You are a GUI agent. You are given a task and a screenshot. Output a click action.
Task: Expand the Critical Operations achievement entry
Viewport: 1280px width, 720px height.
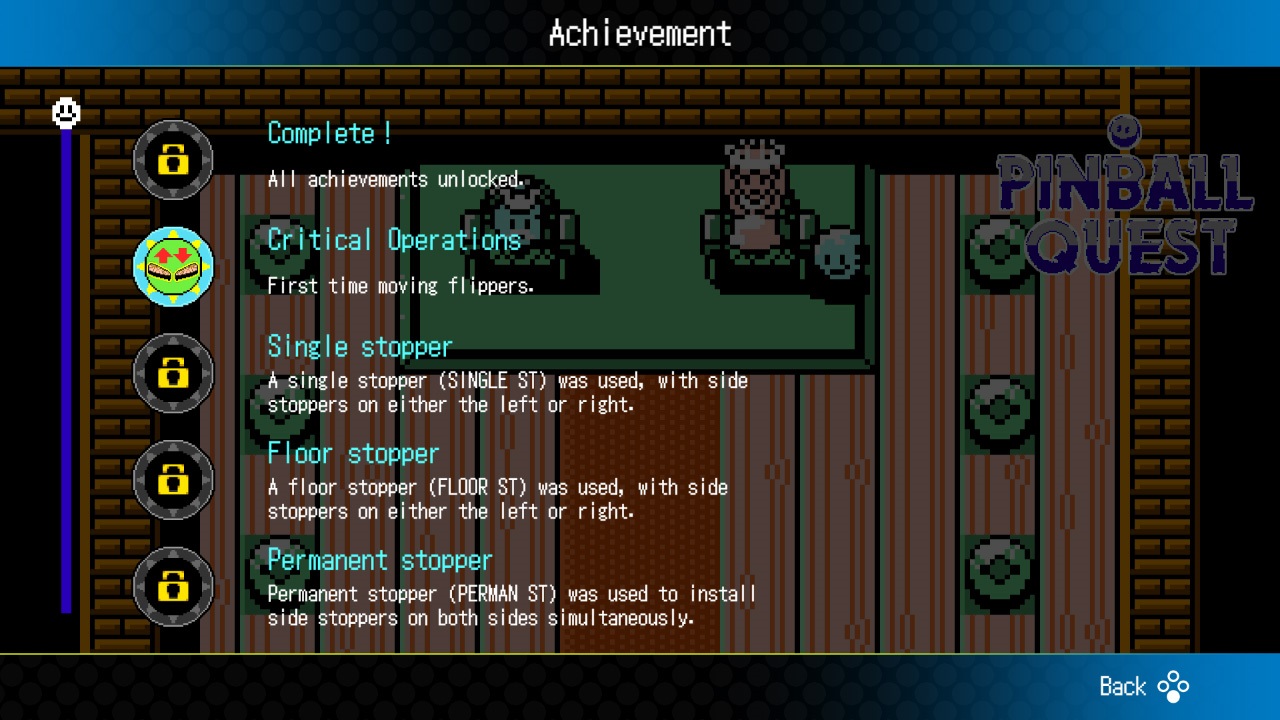coord(393,240)
